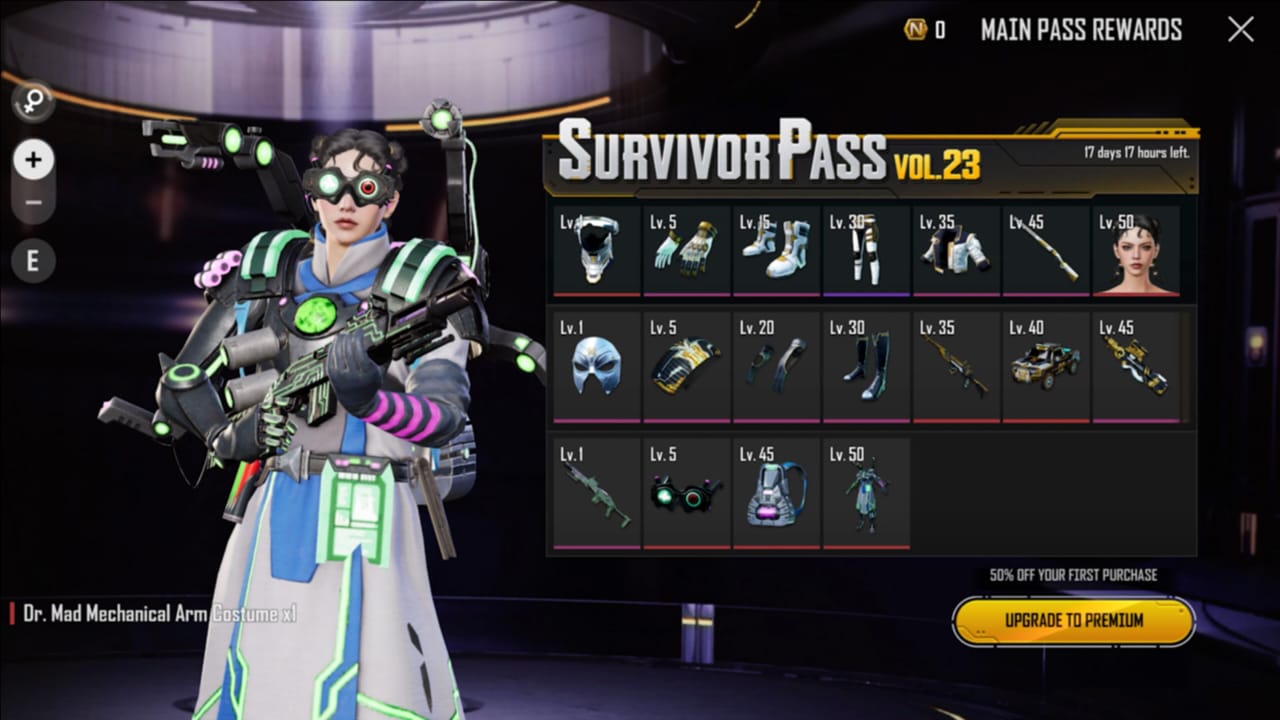This screenshot has width=1280, height=720.
Task: Choose the Lv.1 silver mask reward
Action: tap(597, 366)
